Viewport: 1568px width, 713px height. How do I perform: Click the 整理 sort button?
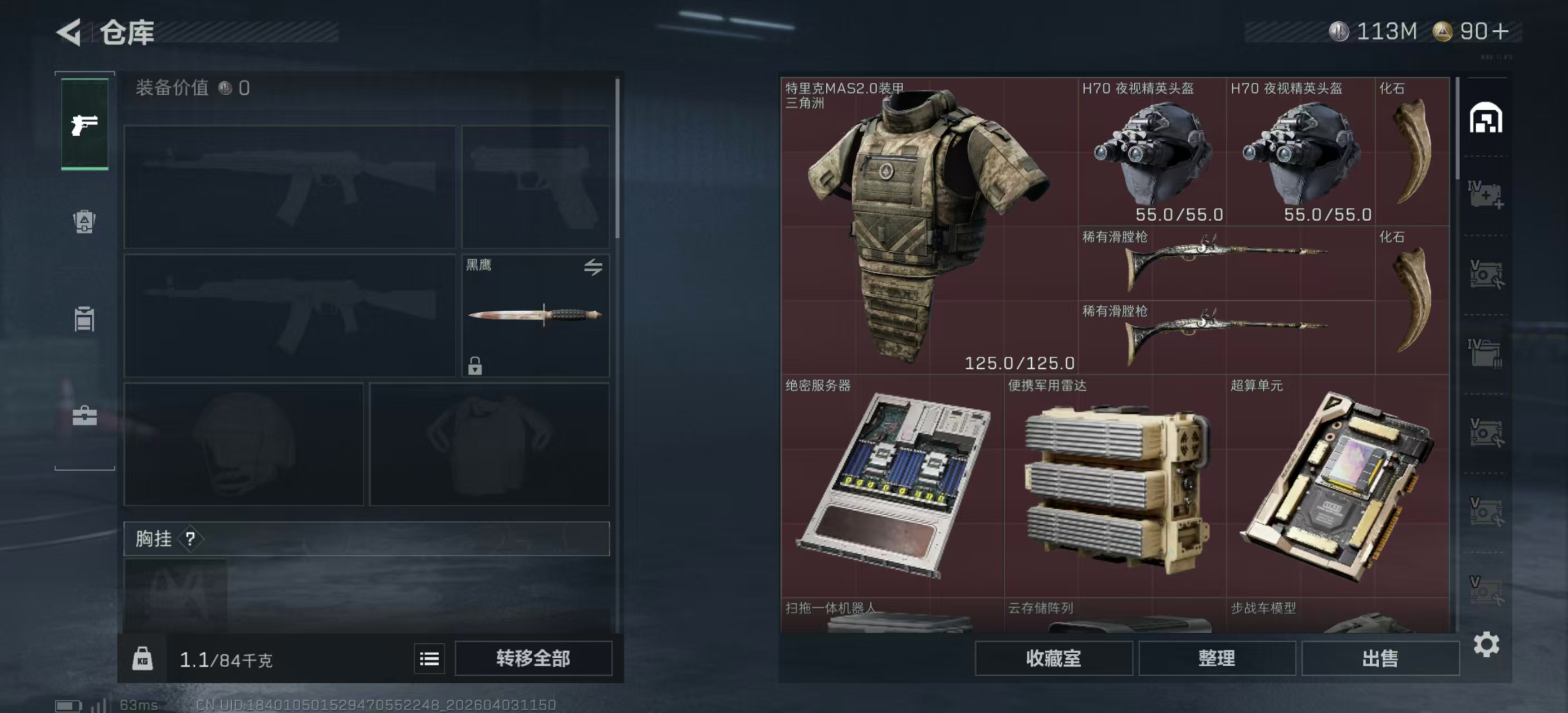pyautogui.click(x=1218, y=658)
